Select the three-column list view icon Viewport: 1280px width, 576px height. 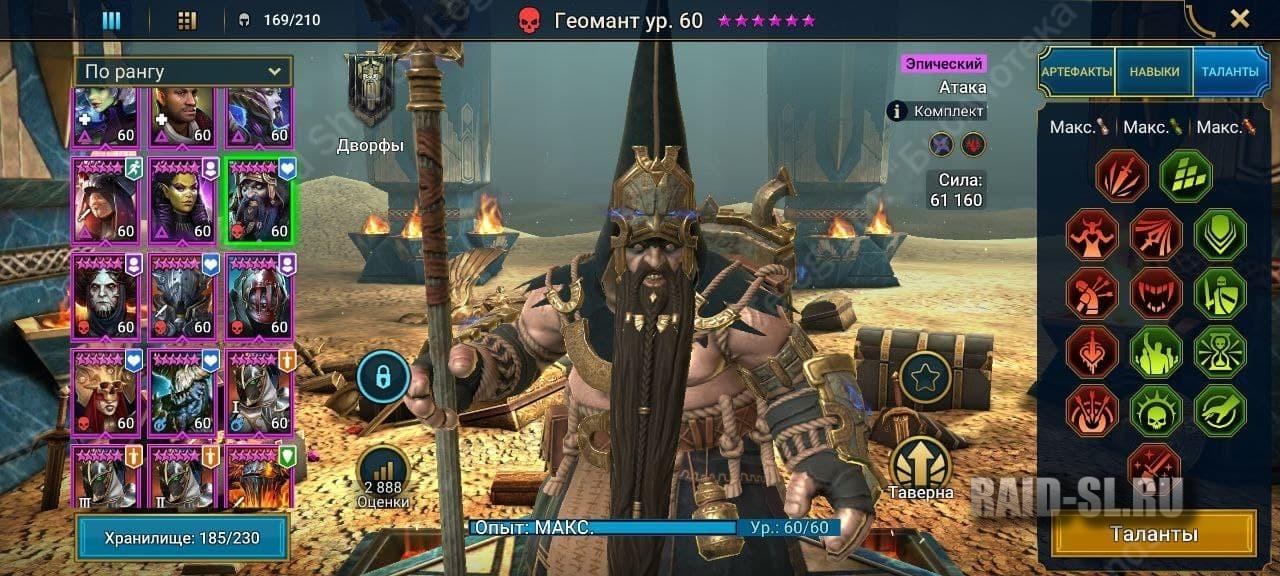(x=111, y=20)
